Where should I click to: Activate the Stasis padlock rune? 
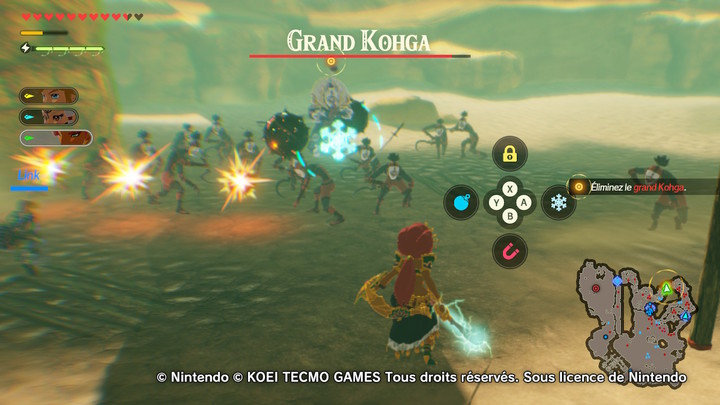tap(510, 153)
